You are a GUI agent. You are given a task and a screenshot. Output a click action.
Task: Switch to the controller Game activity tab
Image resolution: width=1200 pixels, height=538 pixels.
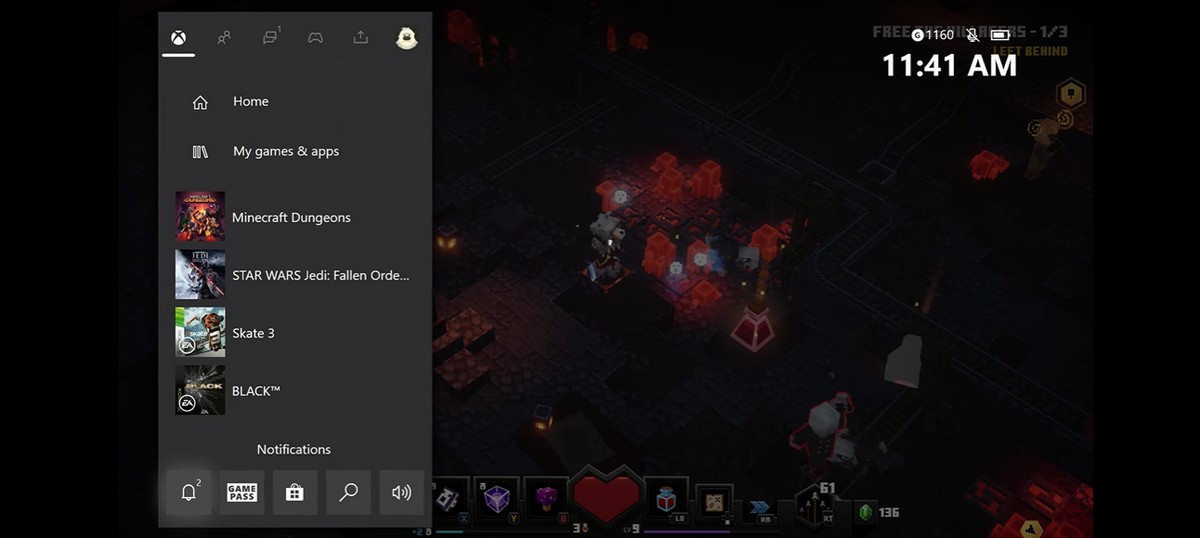315,38
